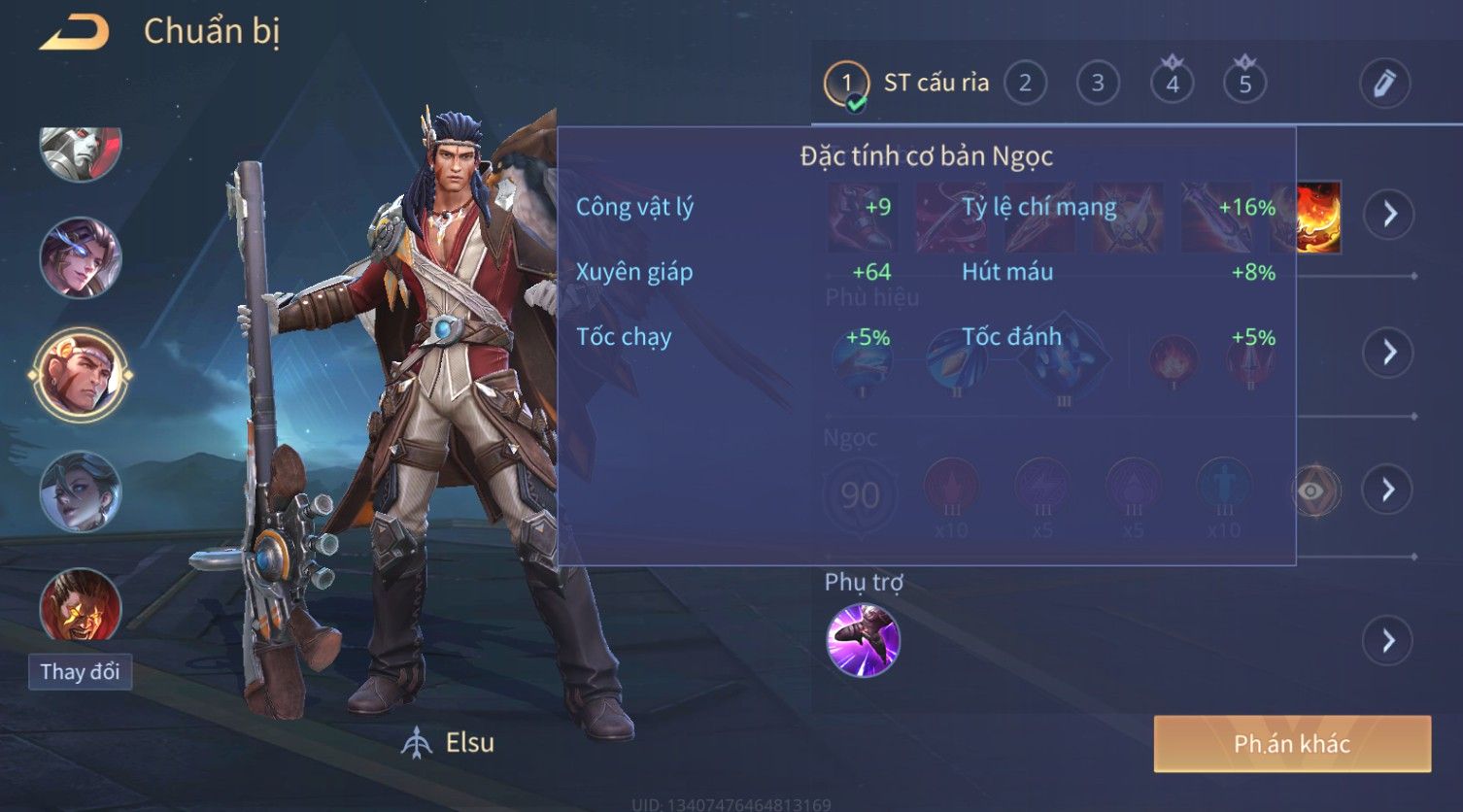Choose the dark-haired woman hero portrait
The height and width of the screenshot is (812, 1463).
tap(80, 491)
